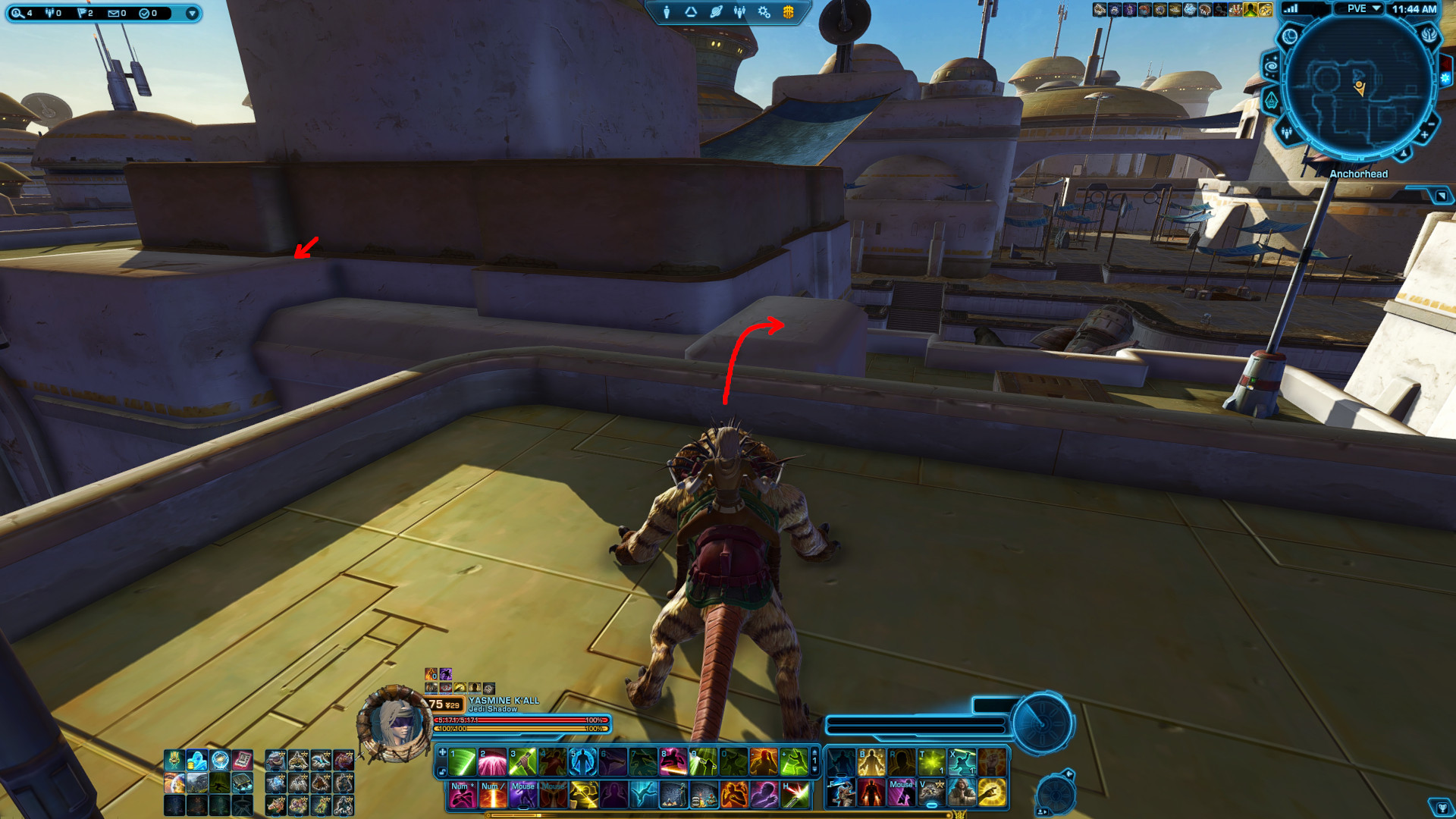This screenshot has height=819, width=1456.
Task: Zoom out the minimap with minus button
Action: 1431,124
